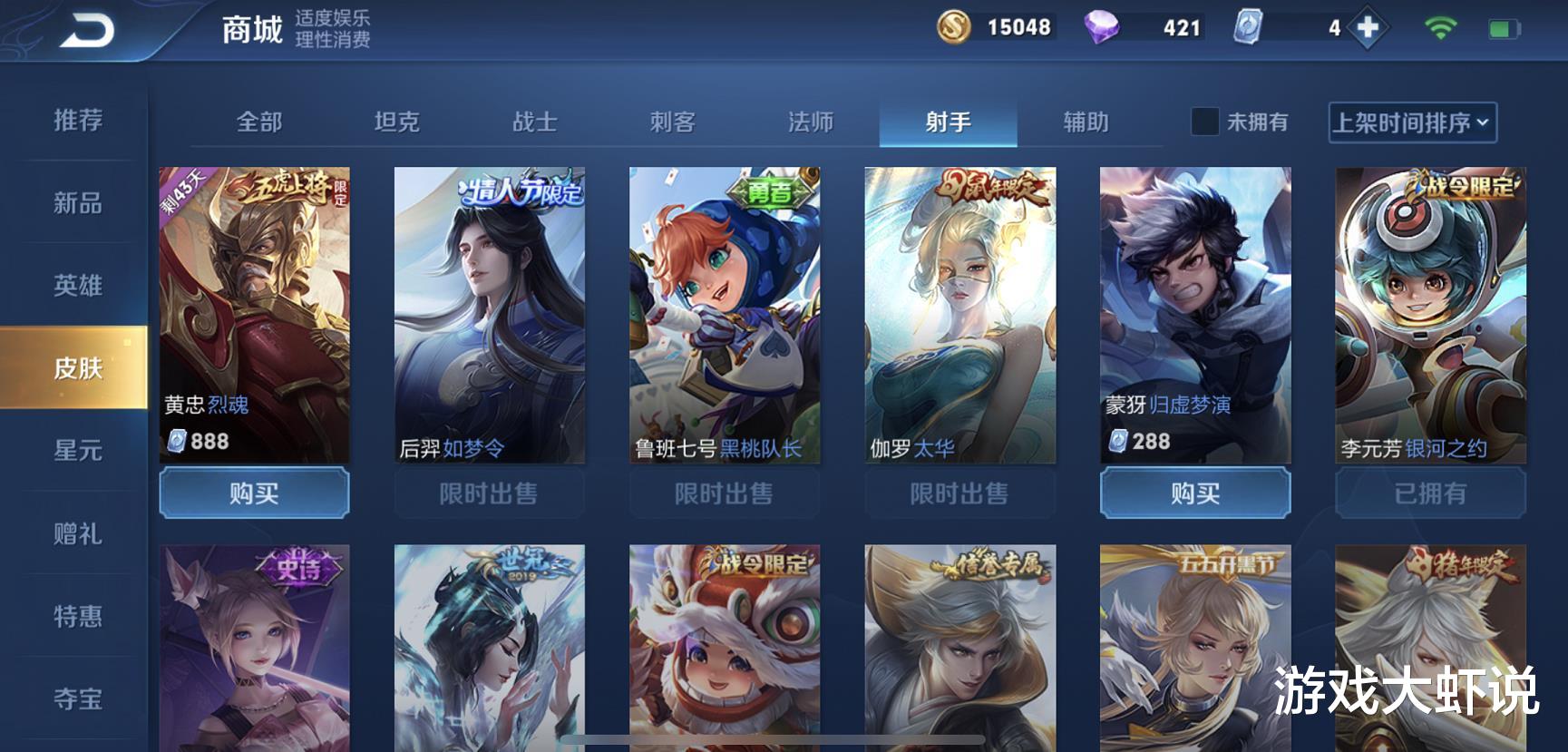
Task: Click 限时出售 under 伽罗太华 skin
Action: (960, 493)
